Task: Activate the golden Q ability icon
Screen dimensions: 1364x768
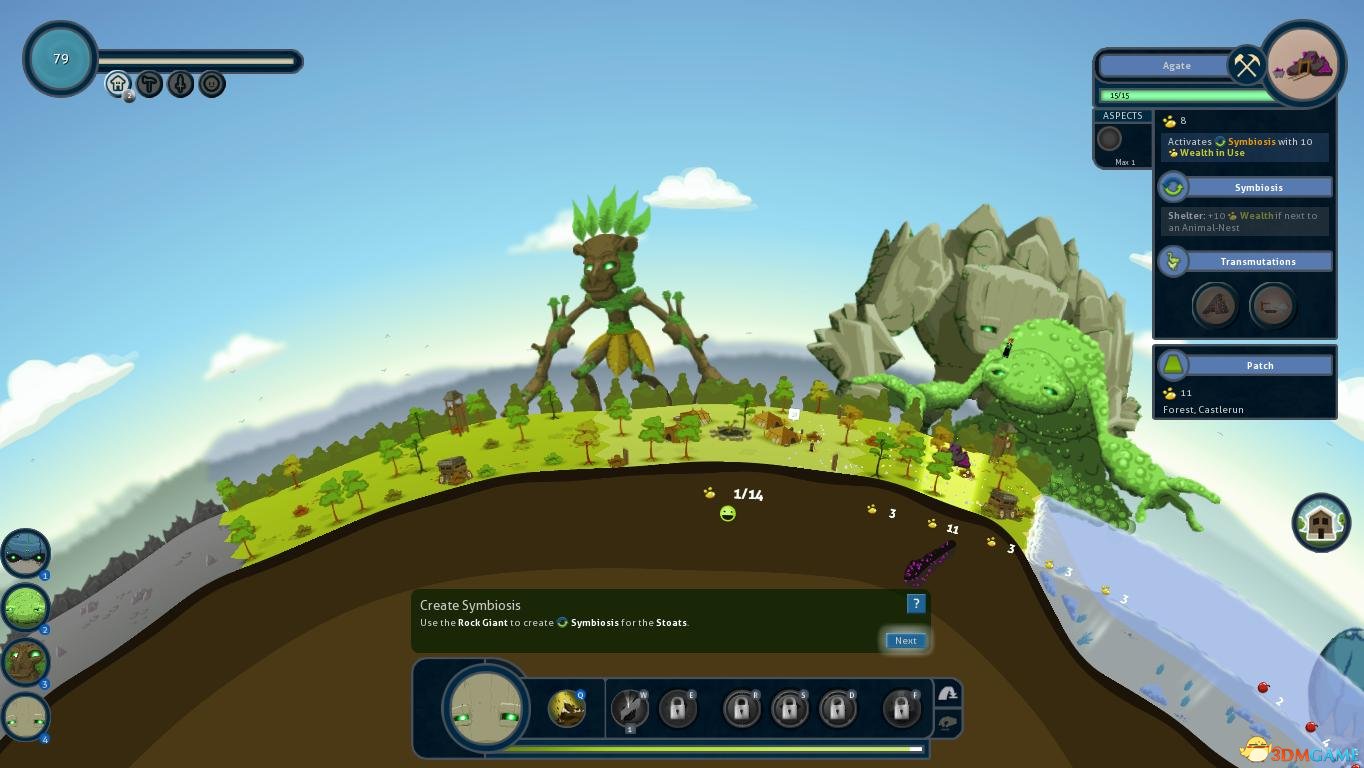Action: click(567, 708)
